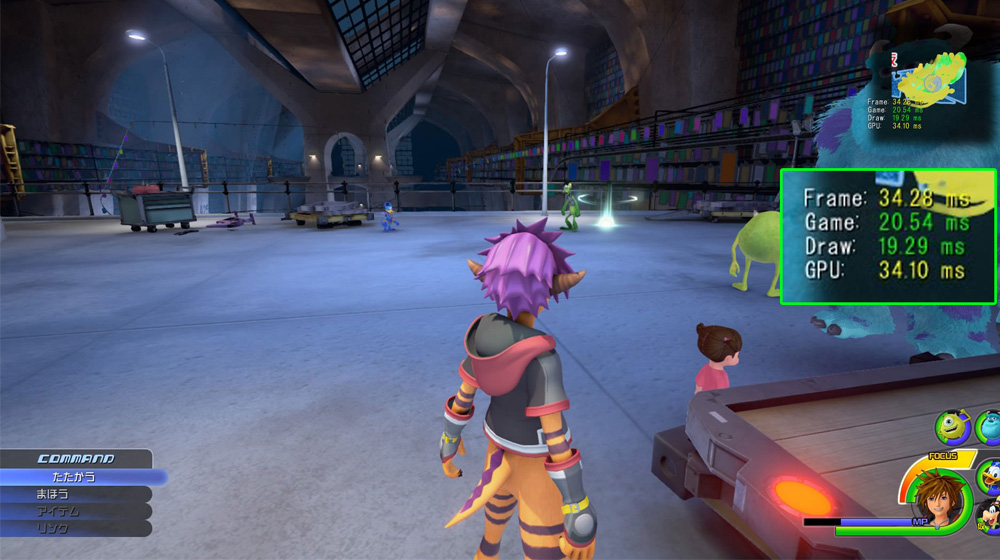The image size is (1000, 560).
Task: Click the minimap in the corner
Action: coord(932,80)
